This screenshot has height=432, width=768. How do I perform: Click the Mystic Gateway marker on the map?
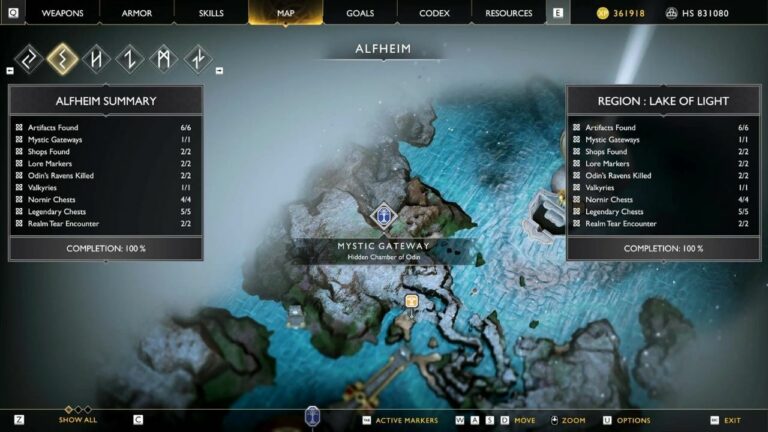383,216
